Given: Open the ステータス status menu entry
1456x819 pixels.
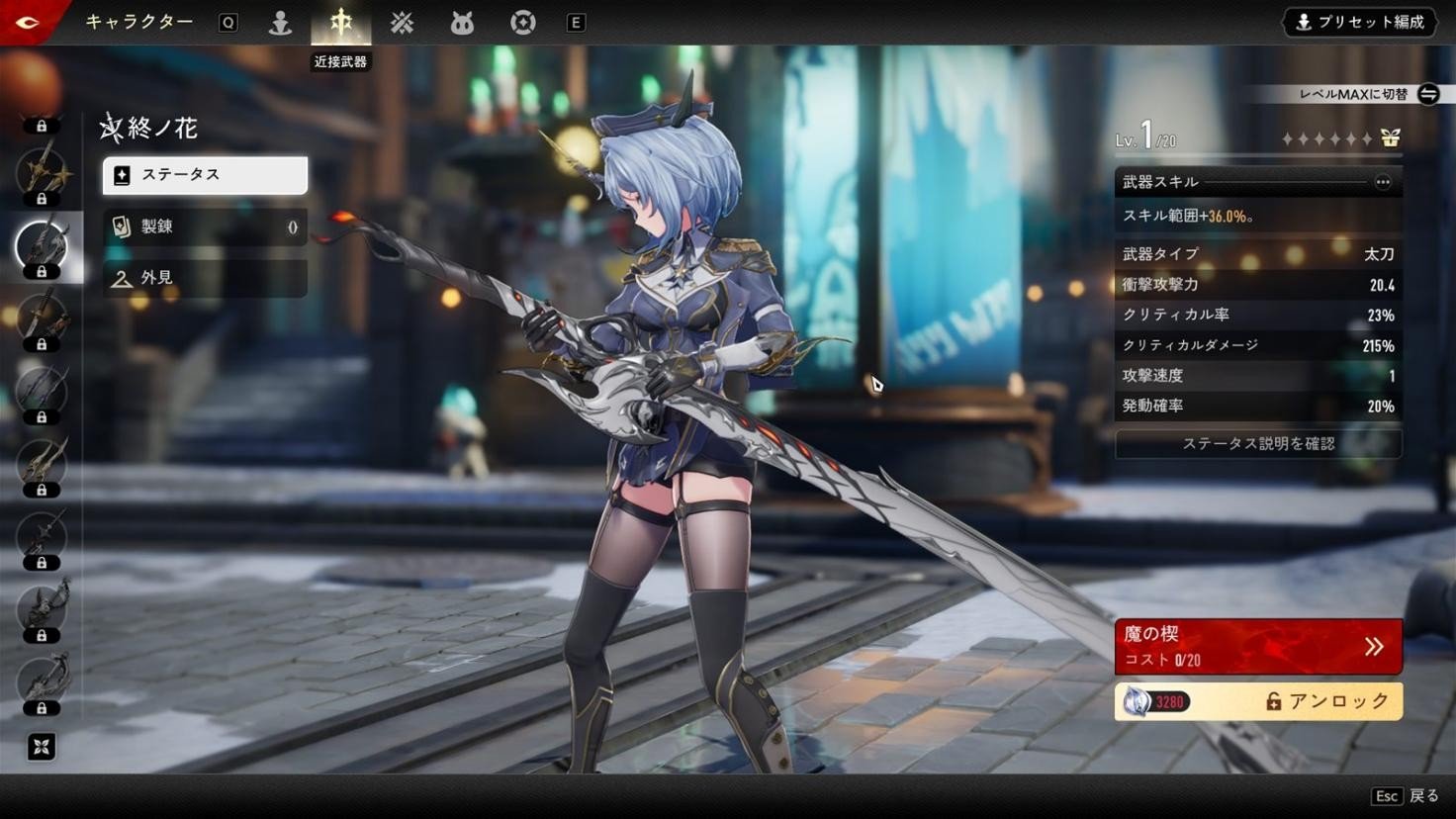Looking at the screenshot, I should coord(205,175).
